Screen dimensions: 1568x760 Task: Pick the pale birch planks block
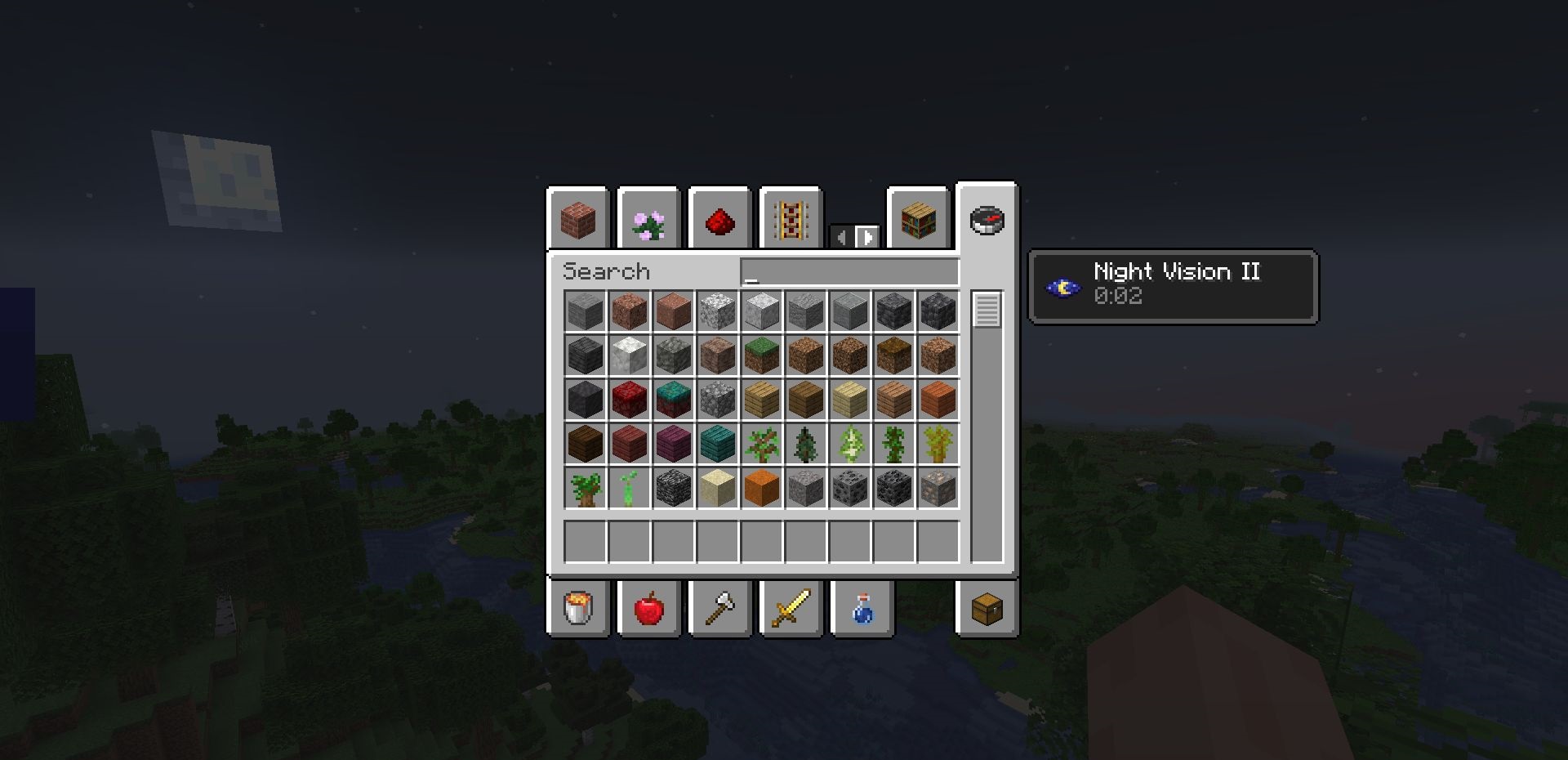[850, 400]
